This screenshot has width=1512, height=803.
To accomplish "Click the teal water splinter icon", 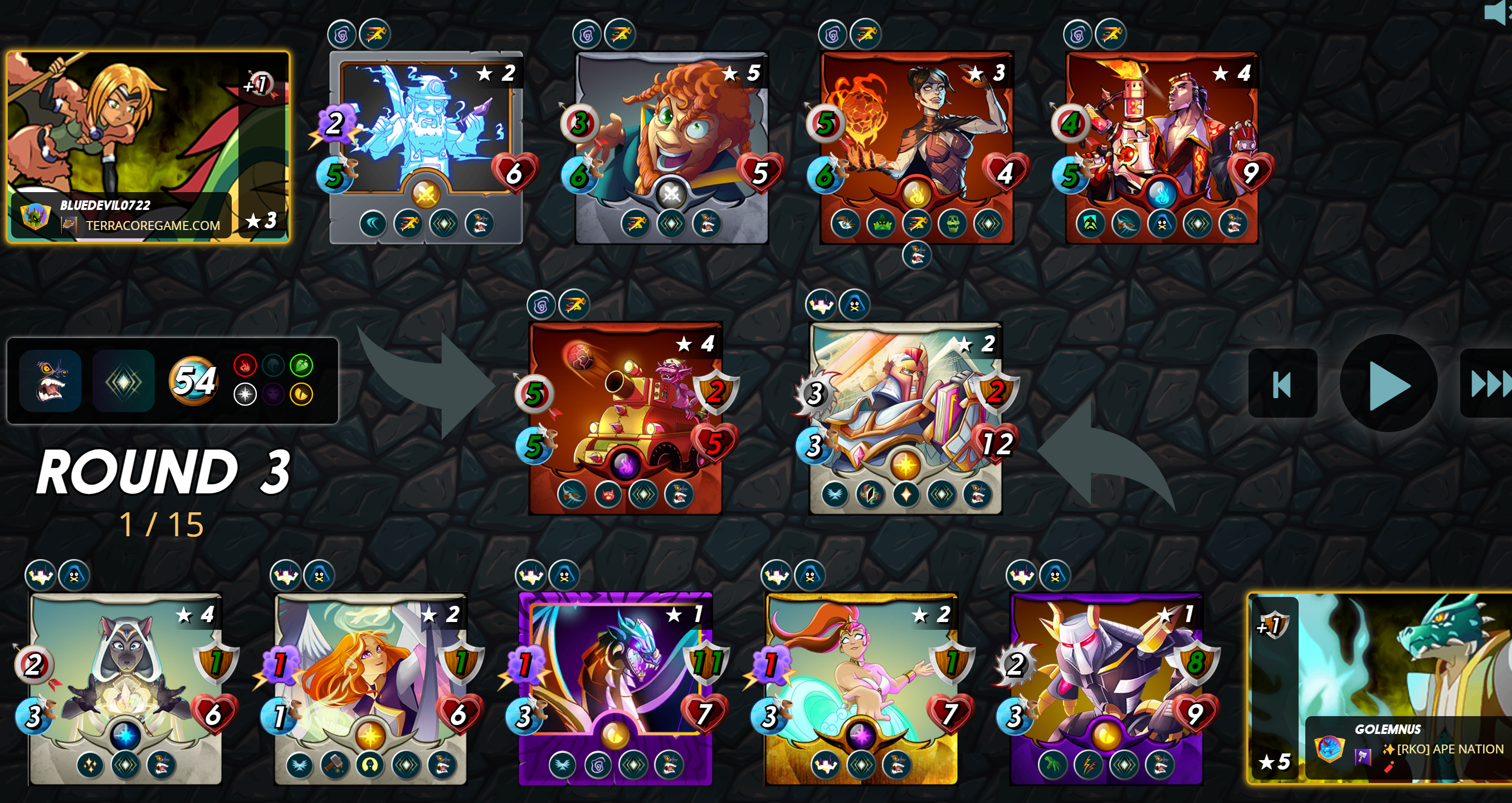I will click(274, 365).
